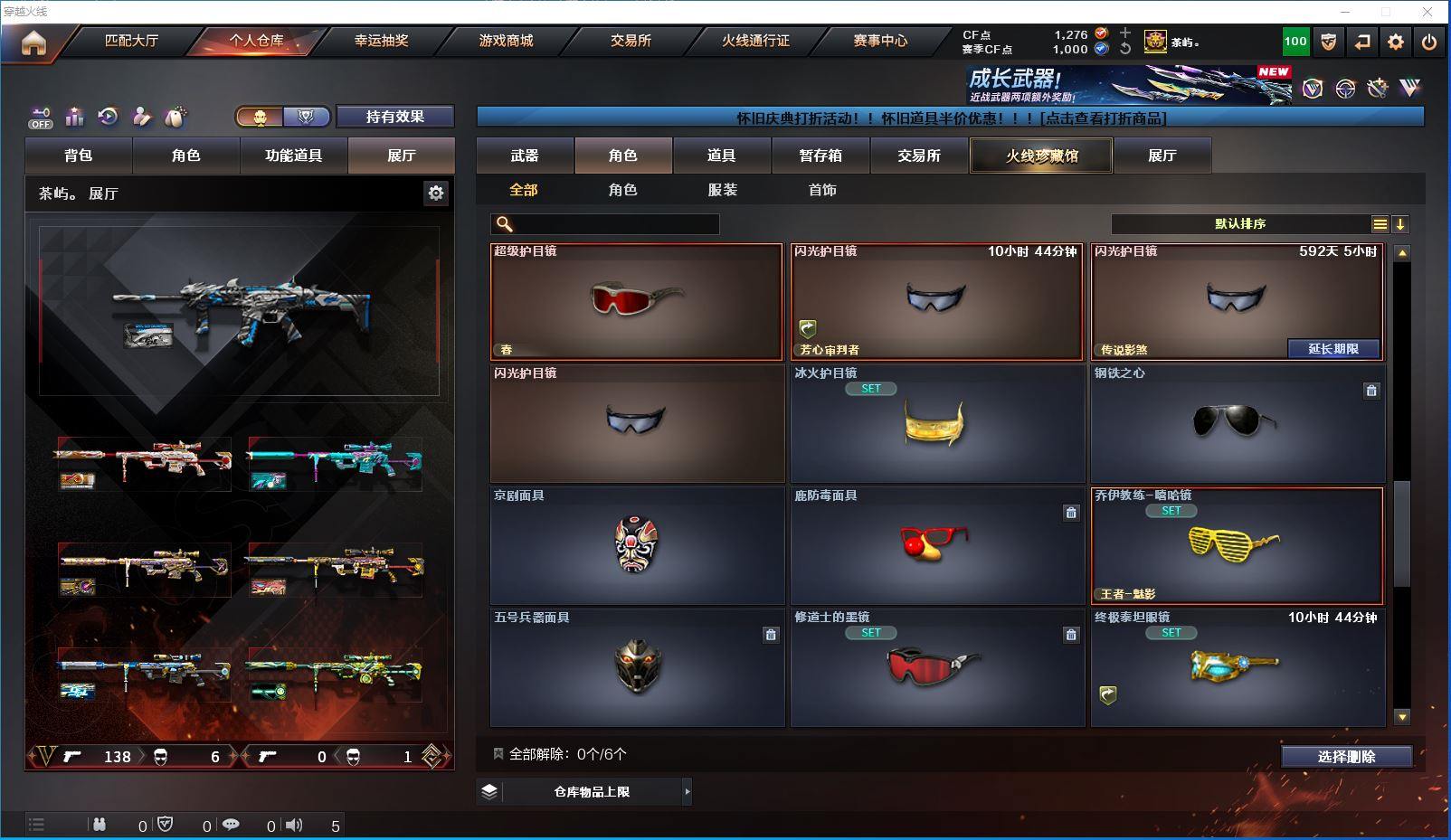Select the 超级护目镜 red goggles item
The image size is (1451, 840).
(x=636, y=301)
